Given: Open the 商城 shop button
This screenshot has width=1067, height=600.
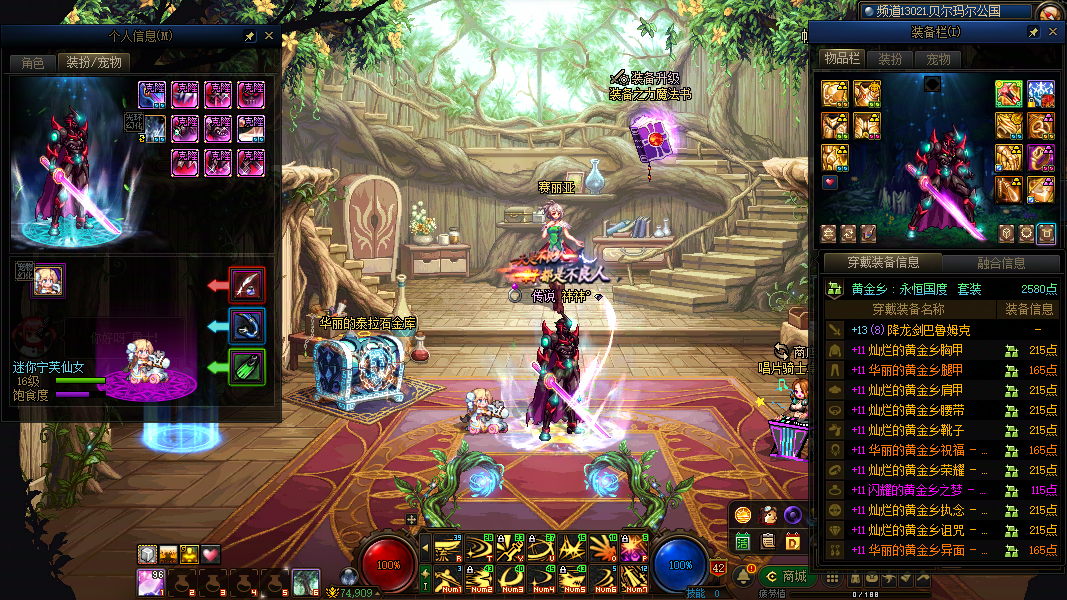Looking at the screenshot, I should click(x=786, y=576).
